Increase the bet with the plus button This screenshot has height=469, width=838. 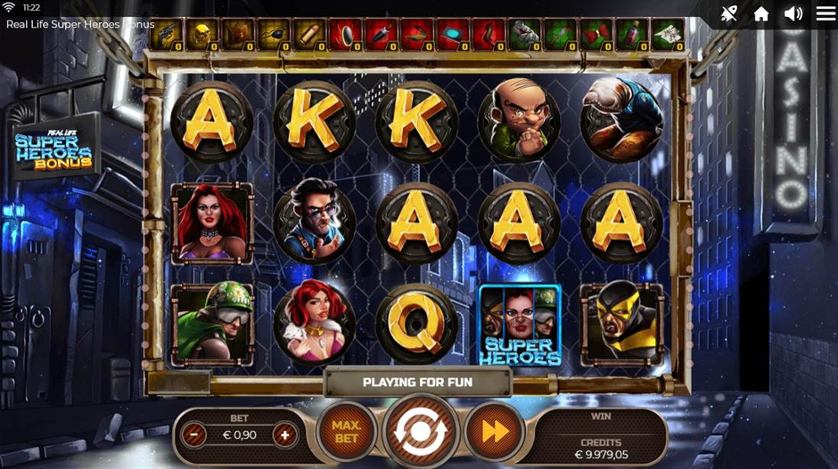point(285,435)
